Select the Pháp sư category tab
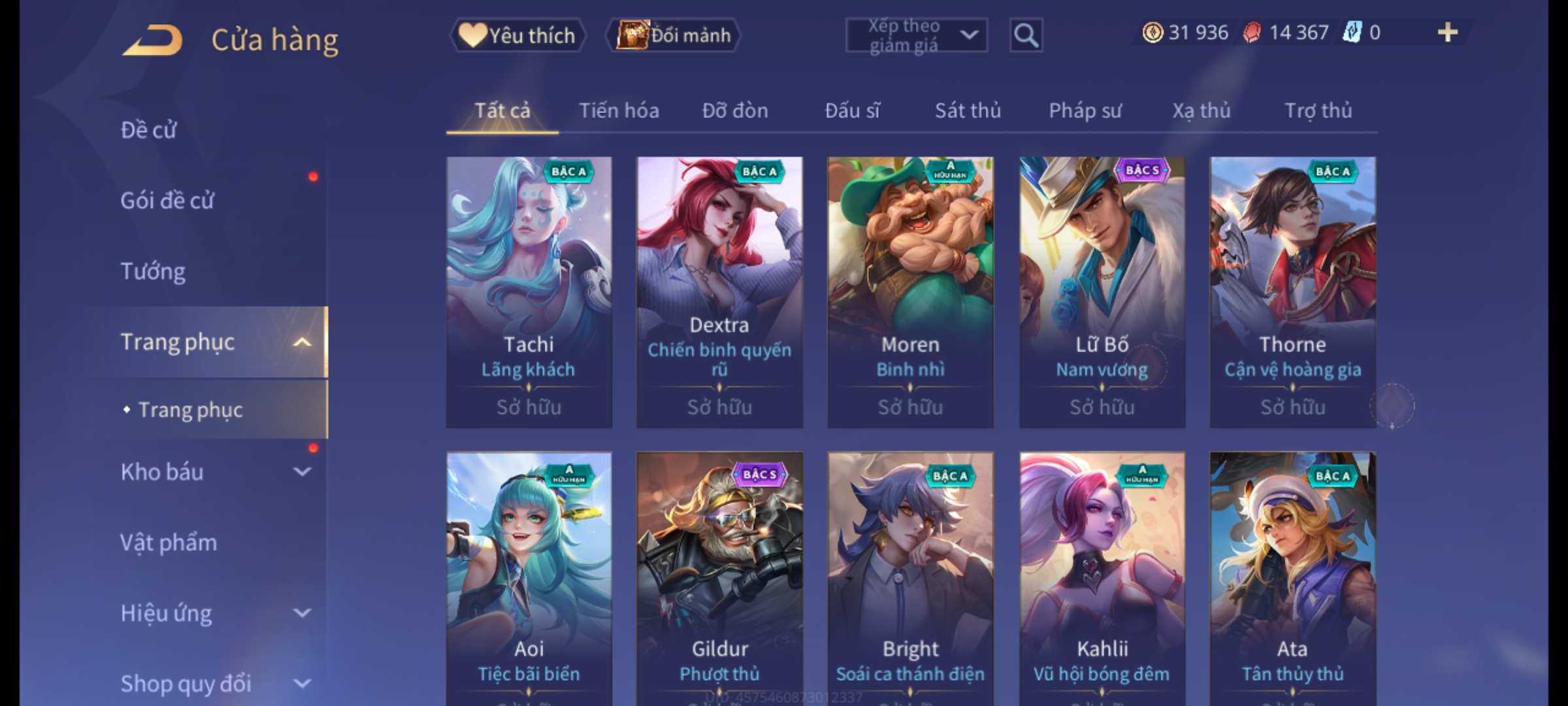The width and height of the screenshot is (1568, 706). [x=1085, y=110]
